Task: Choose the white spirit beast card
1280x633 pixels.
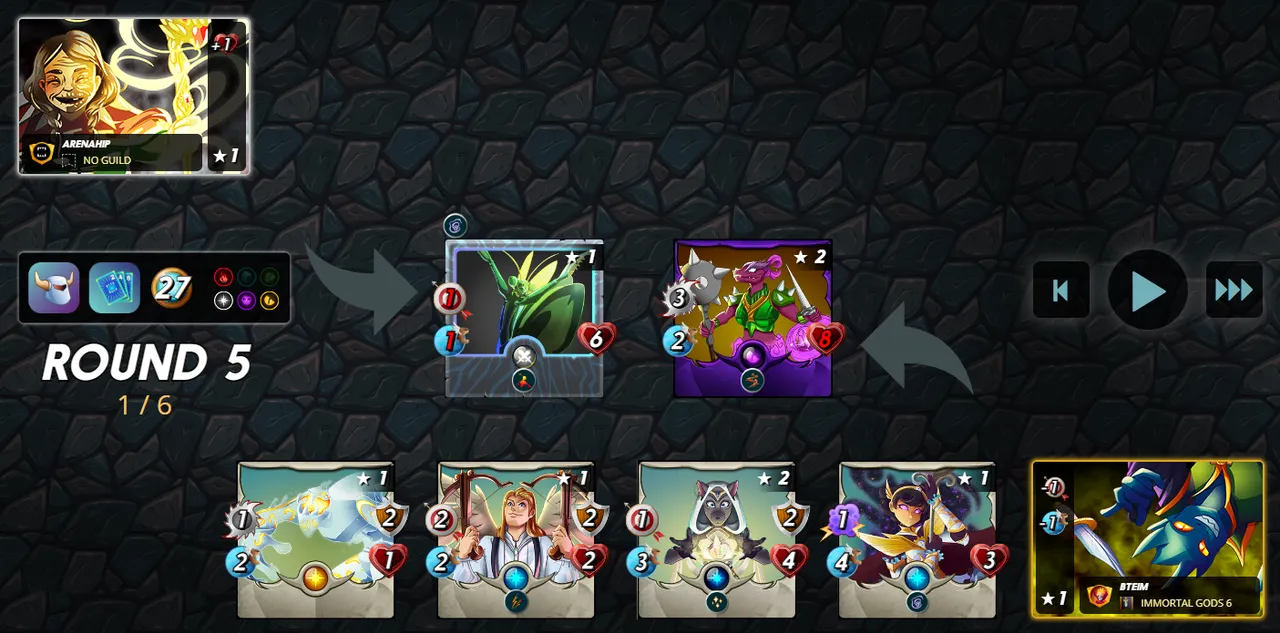Action: (316, 539)
